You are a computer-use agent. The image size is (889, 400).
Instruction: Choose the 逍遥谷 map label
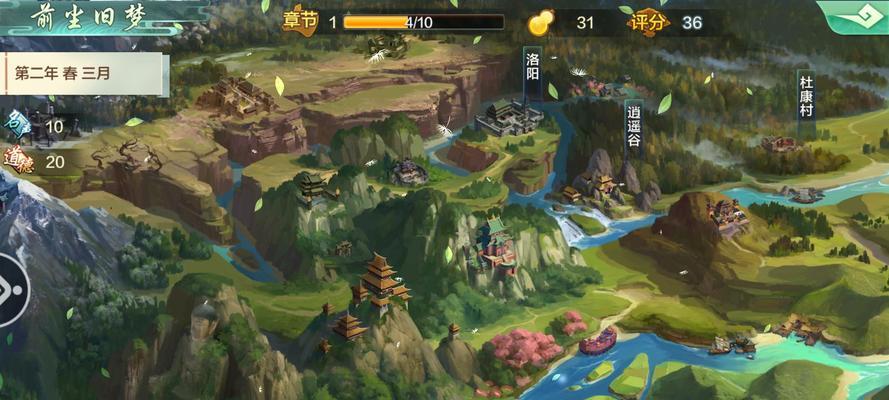(633, 125)
